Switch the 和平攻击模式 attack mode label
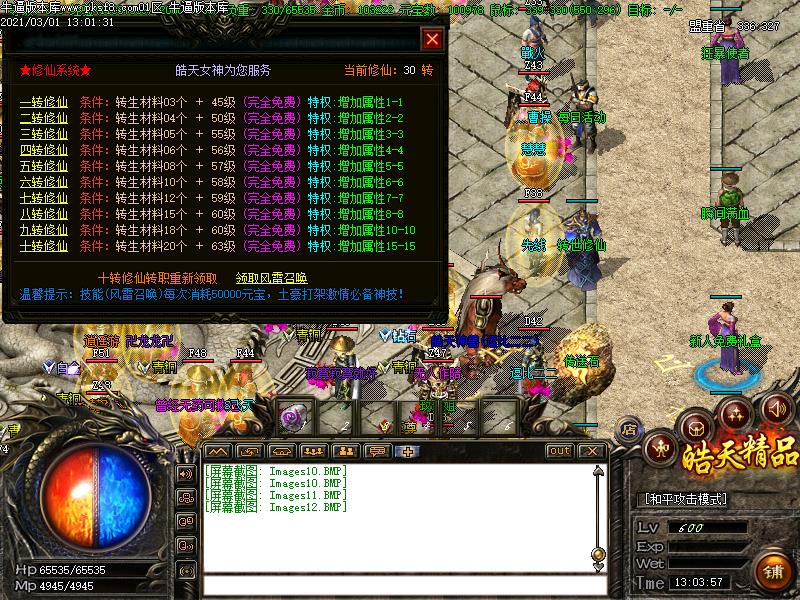 tap(684, 499)
